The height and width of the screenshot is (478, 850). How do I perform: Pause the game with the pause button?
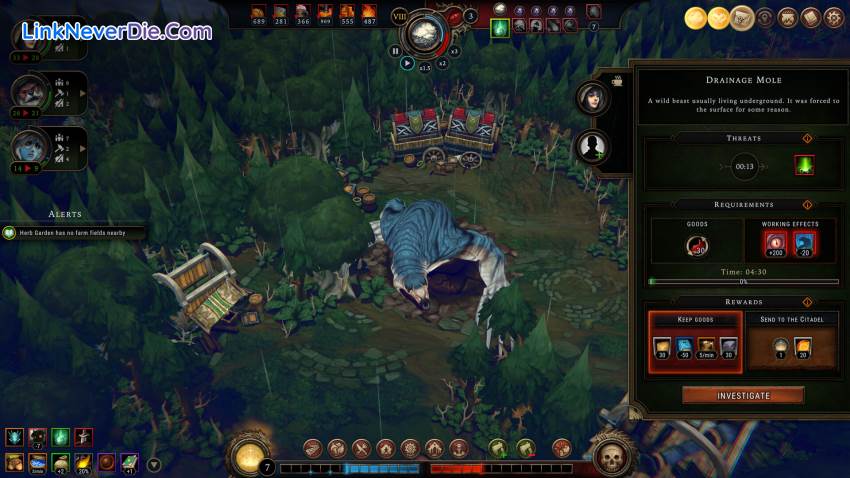click(x=395, y=51)
